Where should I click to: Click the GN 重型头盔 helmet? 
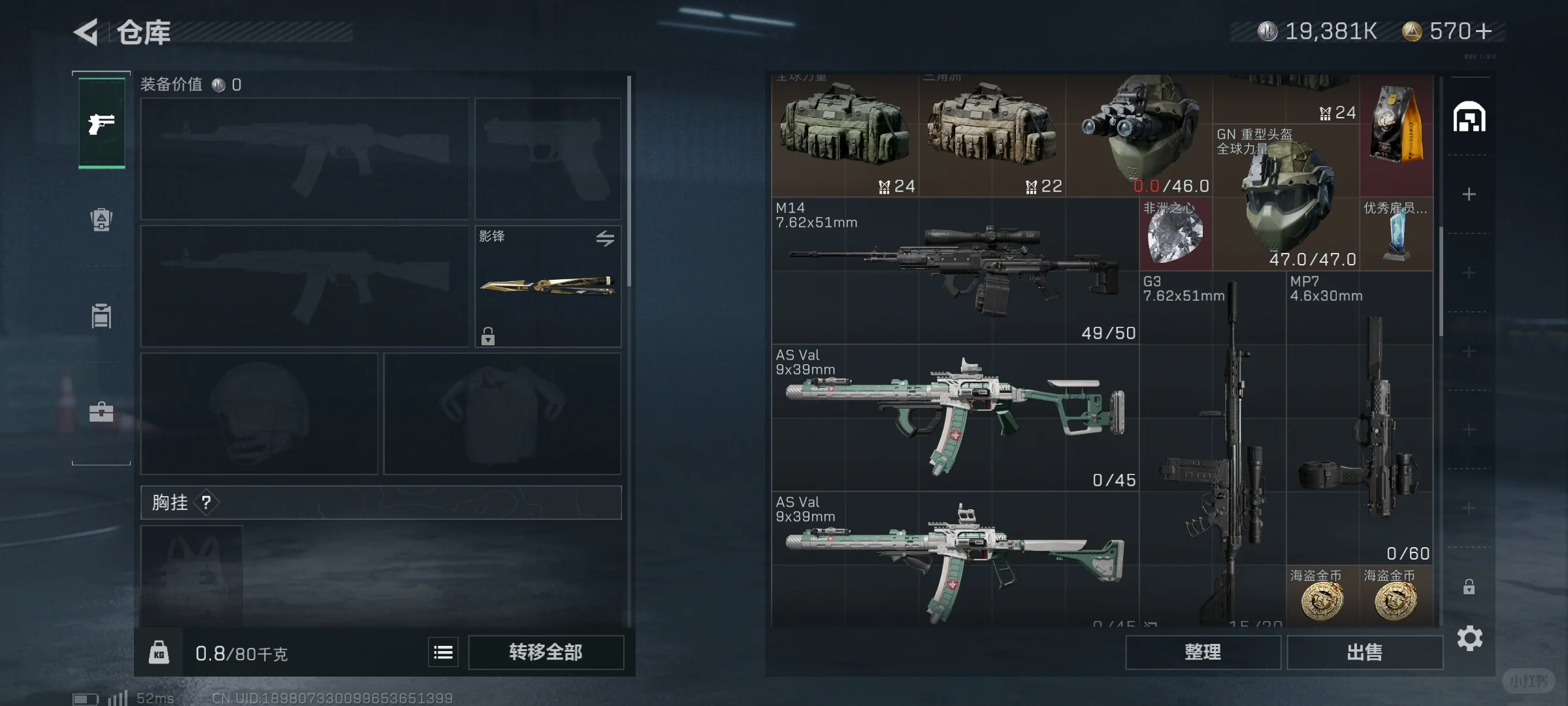coord(1287,196)
